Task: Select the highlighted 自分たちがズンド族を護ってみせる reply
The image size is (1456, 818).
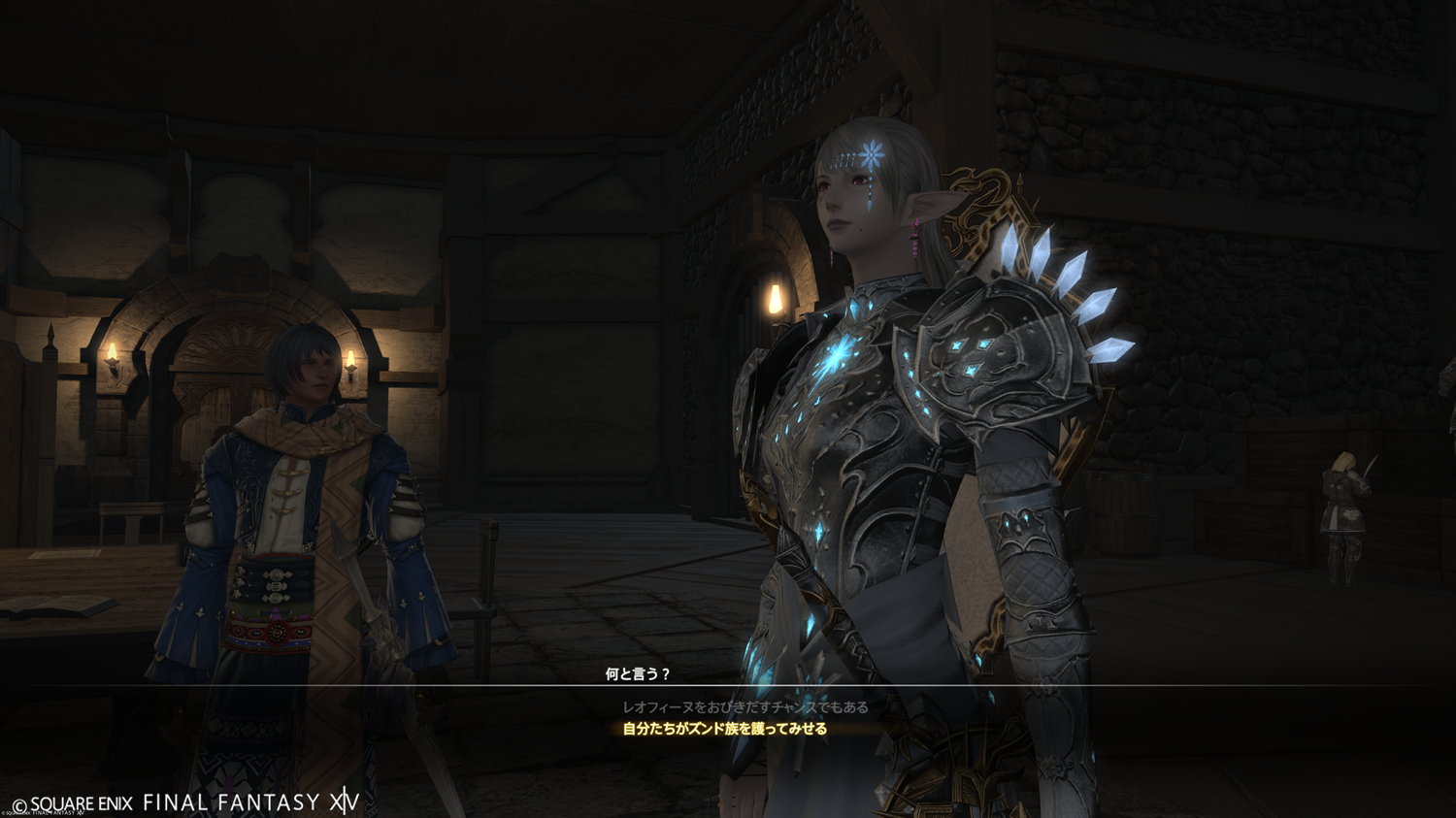Action: [x=724, y=729]
